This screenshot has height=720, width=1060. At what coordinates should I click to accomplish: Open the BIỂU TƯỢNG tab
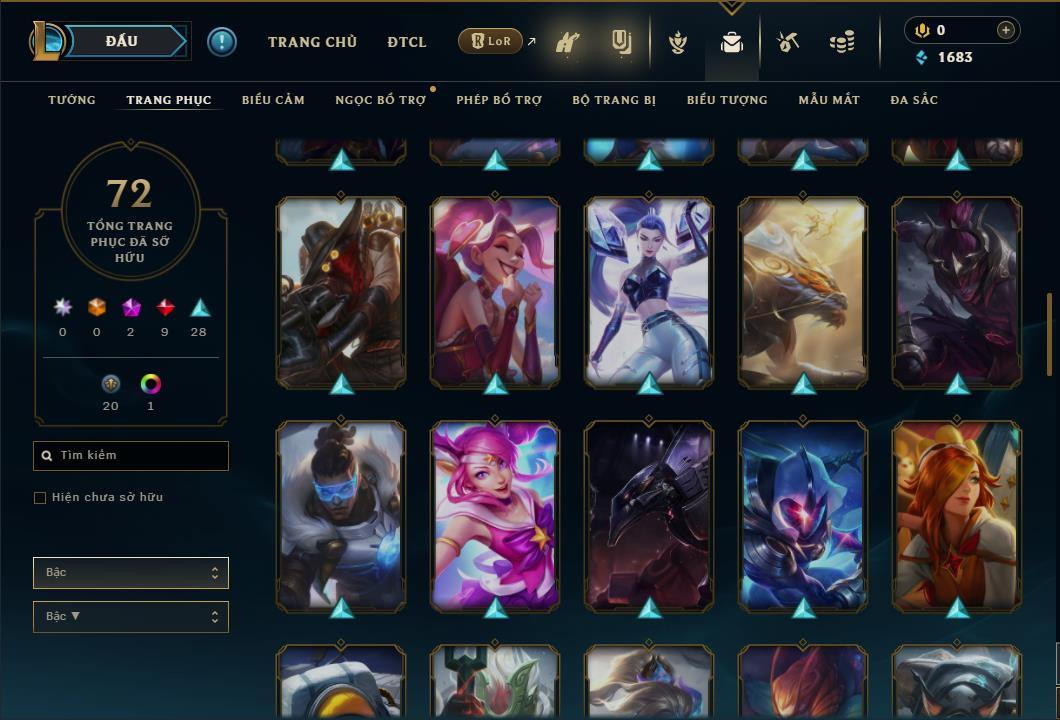tap(727, 100)
